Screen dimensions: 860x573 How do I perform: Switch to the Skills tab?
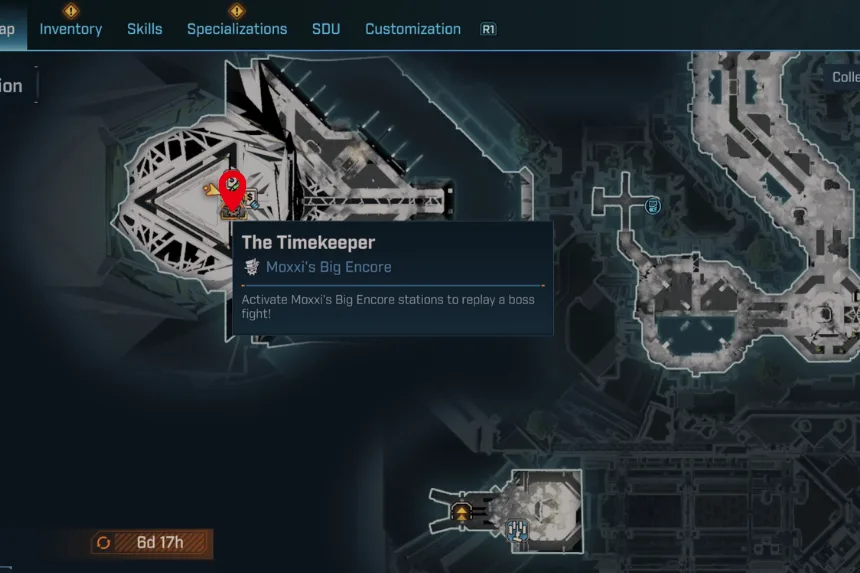click(144, 29)
